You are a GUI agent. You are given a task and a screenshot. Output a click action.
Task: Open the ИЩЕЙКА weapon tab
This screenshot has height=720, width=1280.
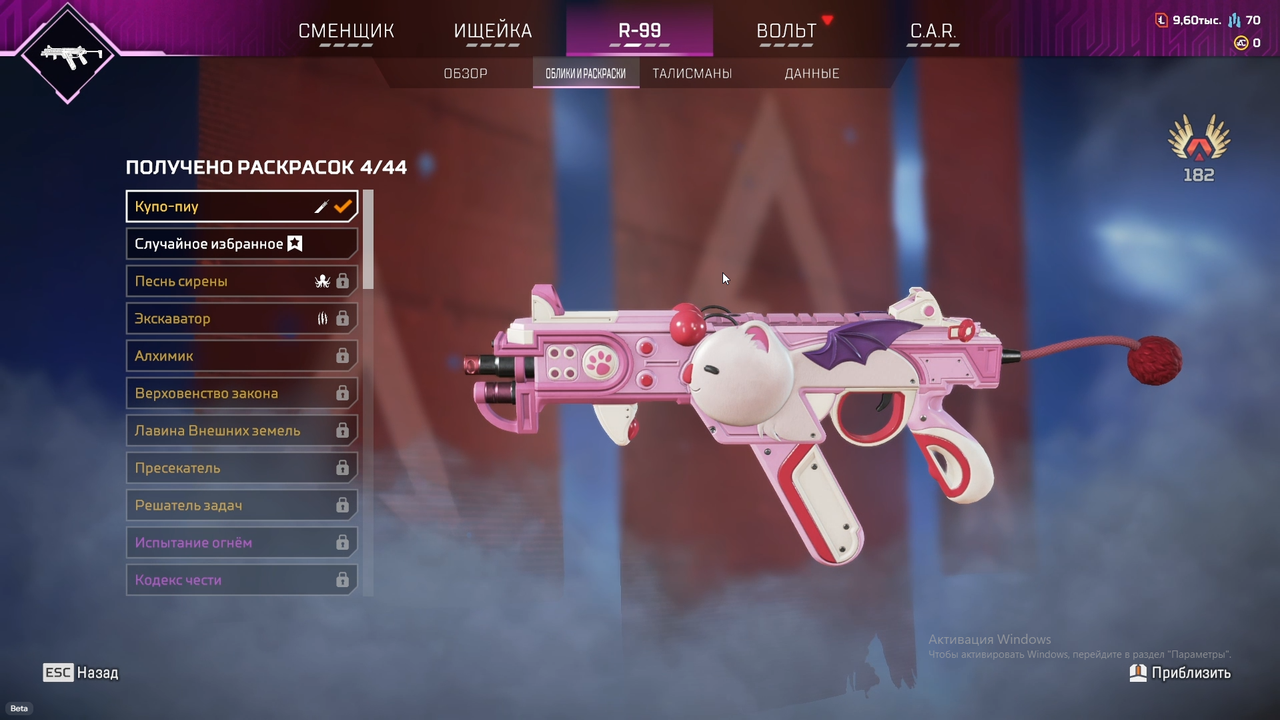pyautogui.click(x=493, y=31)
